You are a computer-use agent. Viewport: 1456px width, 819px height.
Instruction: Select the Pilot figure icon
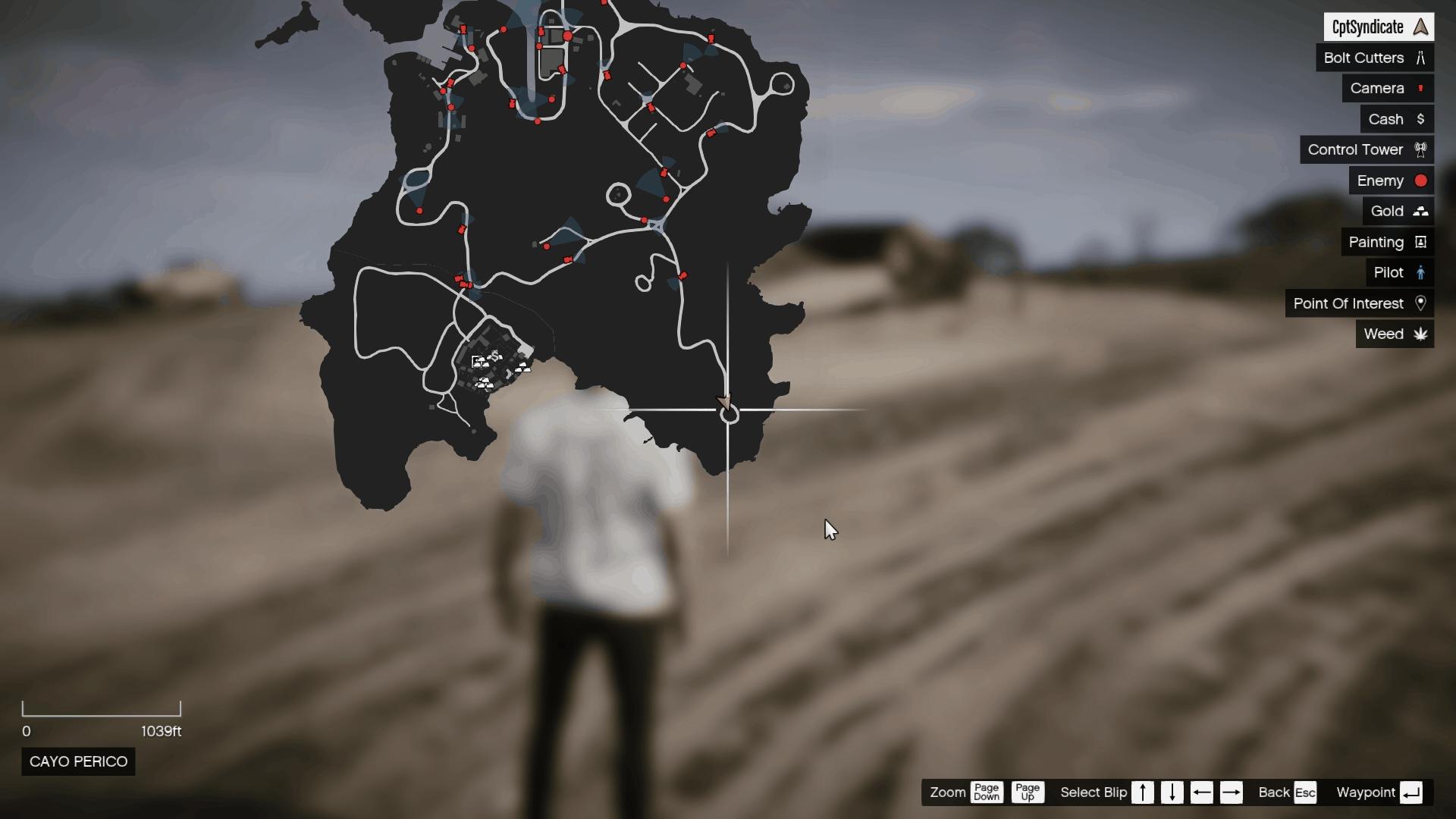[1420, 272]
